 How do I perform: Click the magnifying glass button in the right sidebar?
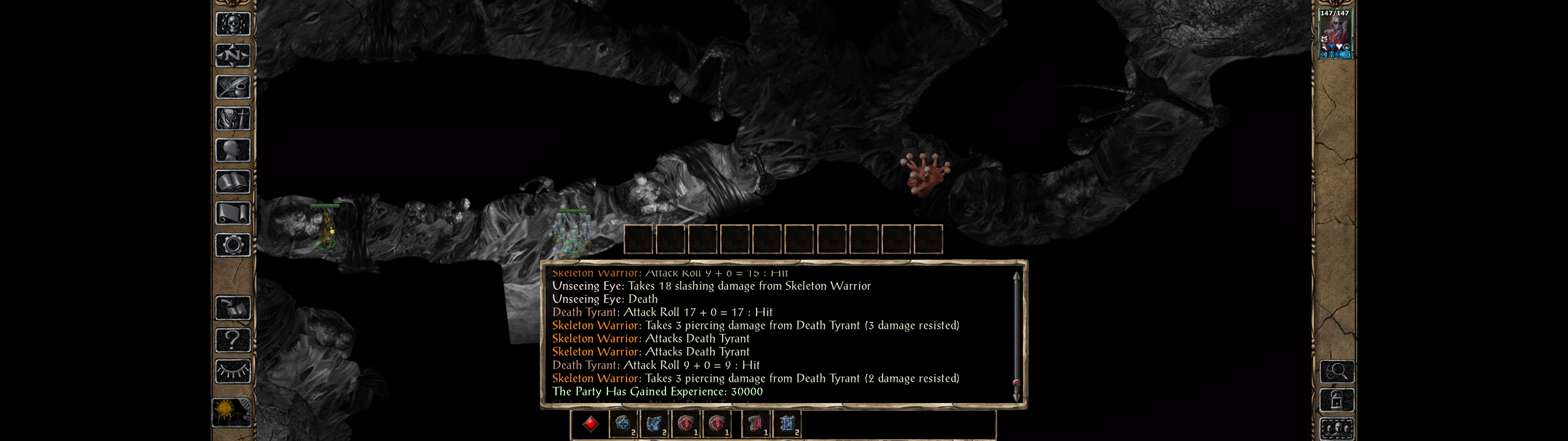pyautogui.click(x=1336, y=370)
